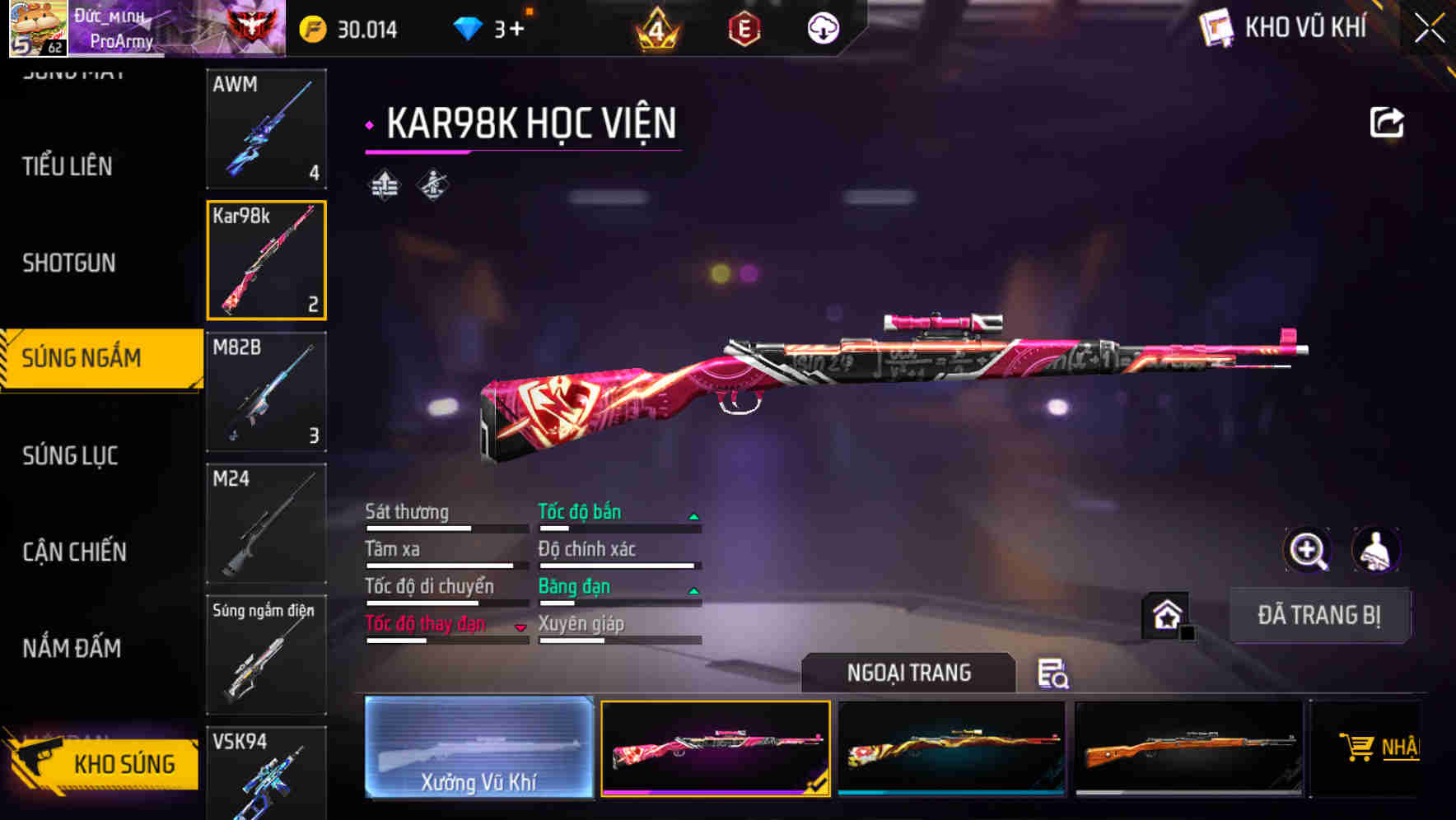Open the skin list search icon next to Ngoại Trang
The width and height of the screenshot is (1456, 820).
1055,675
